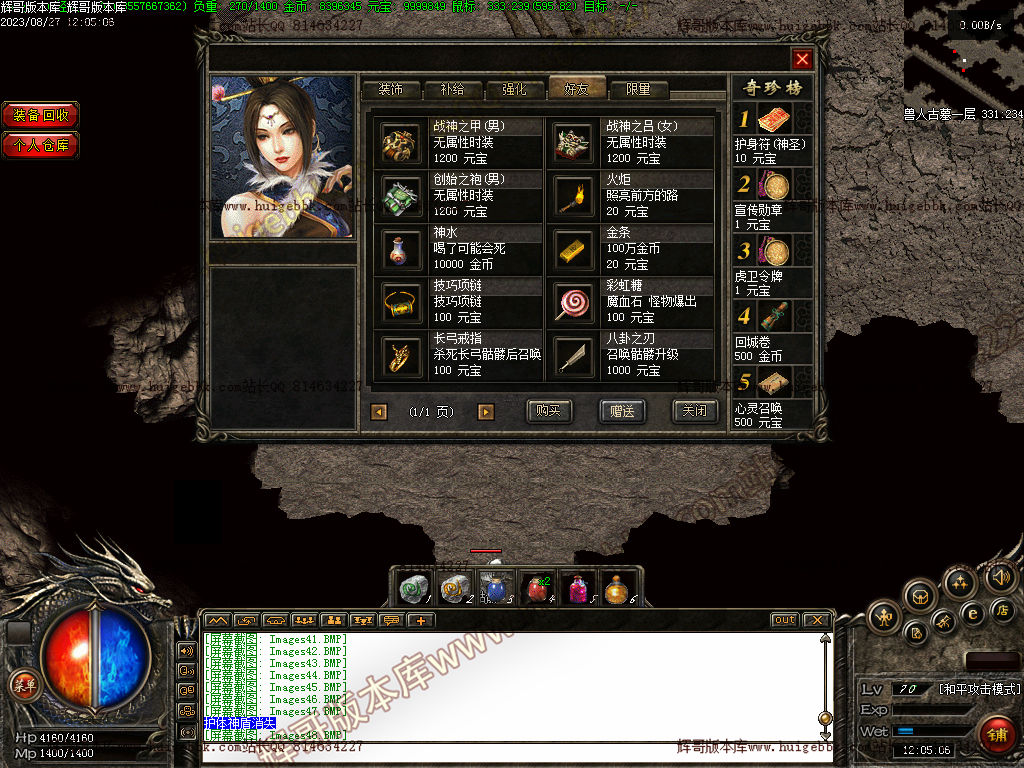Select 护身符 talisman in the featured list

click(x=774, y=121)
